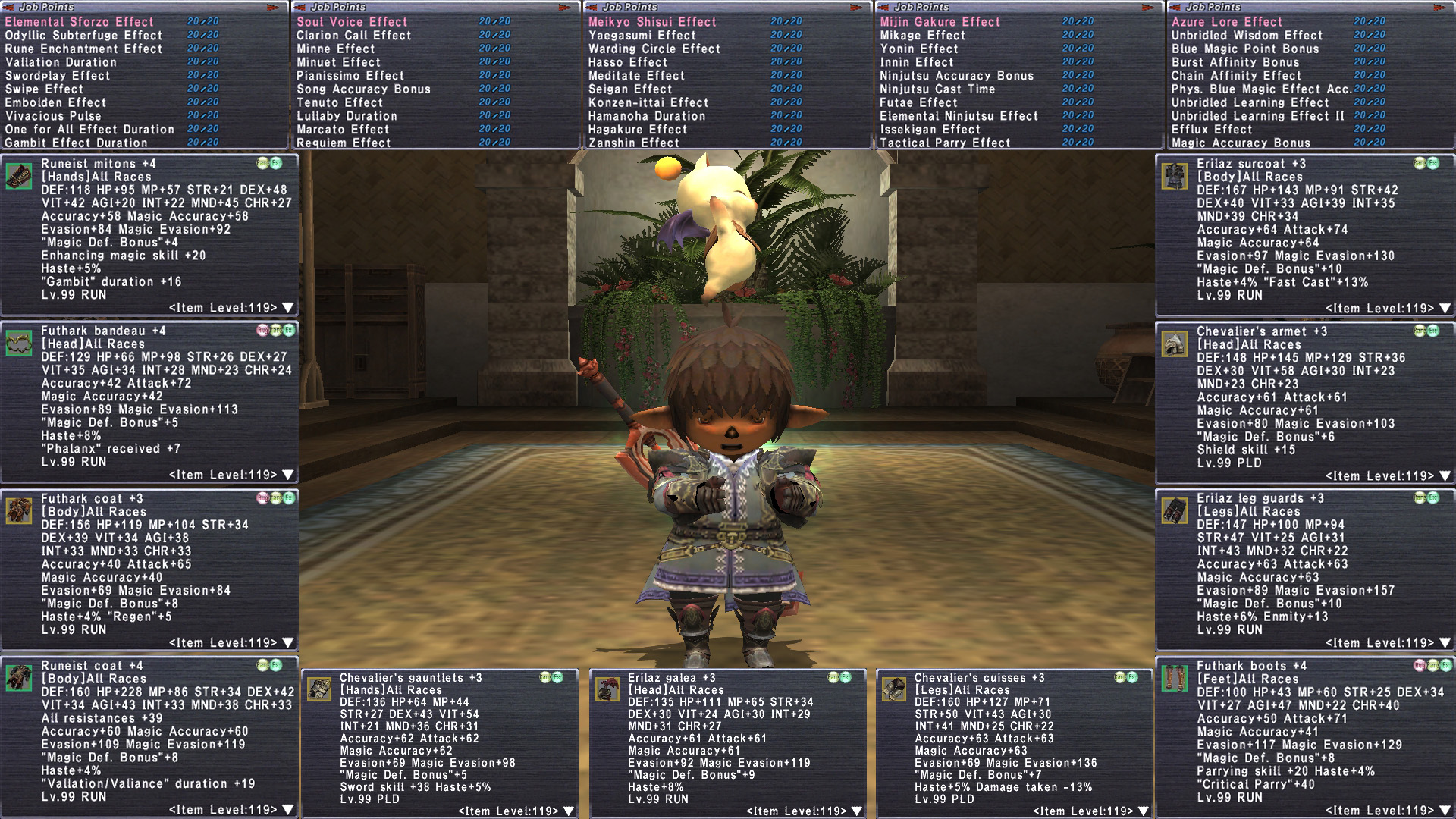This screenshot has height=819, width=1456.
Task: Click the Runeist mitons +4 item icon
Action: (19, 176)
